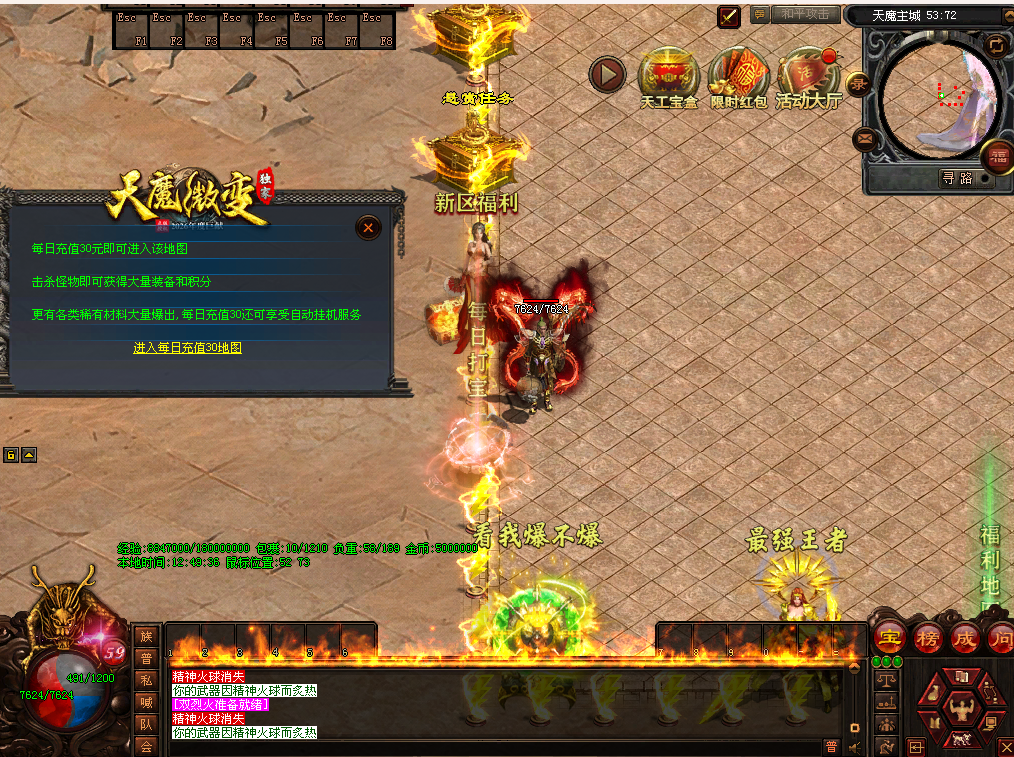Screen dimensions: 1014x757
Task: Open the 宝 treasure round button
Action: point(889,636)
